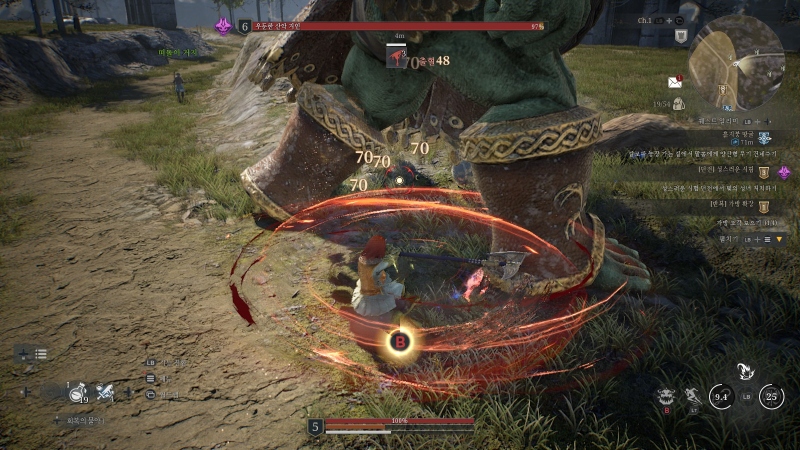Activate the sprinting figure skill icon

(692, 396)
